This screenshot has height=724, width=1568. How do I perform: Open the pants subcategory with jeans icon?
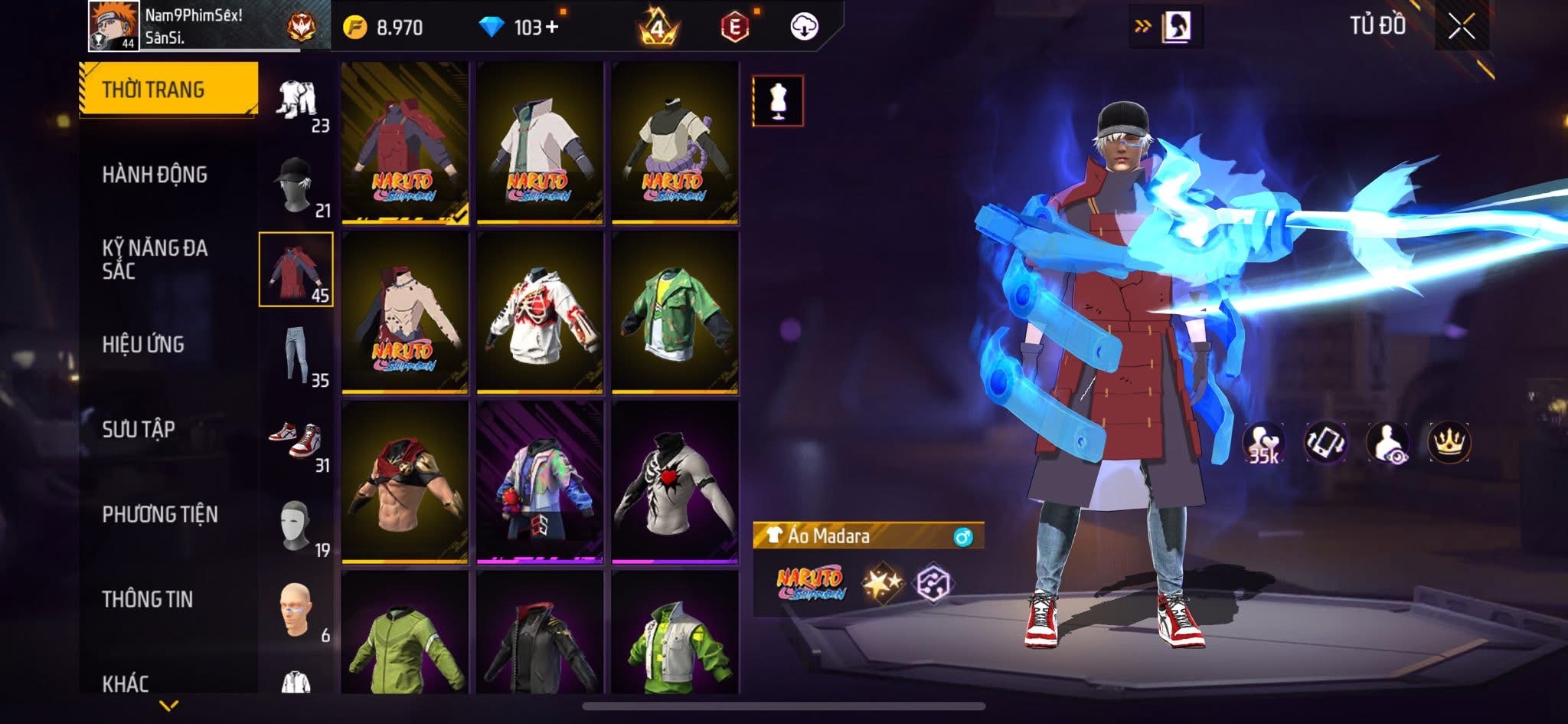(296, 355)
